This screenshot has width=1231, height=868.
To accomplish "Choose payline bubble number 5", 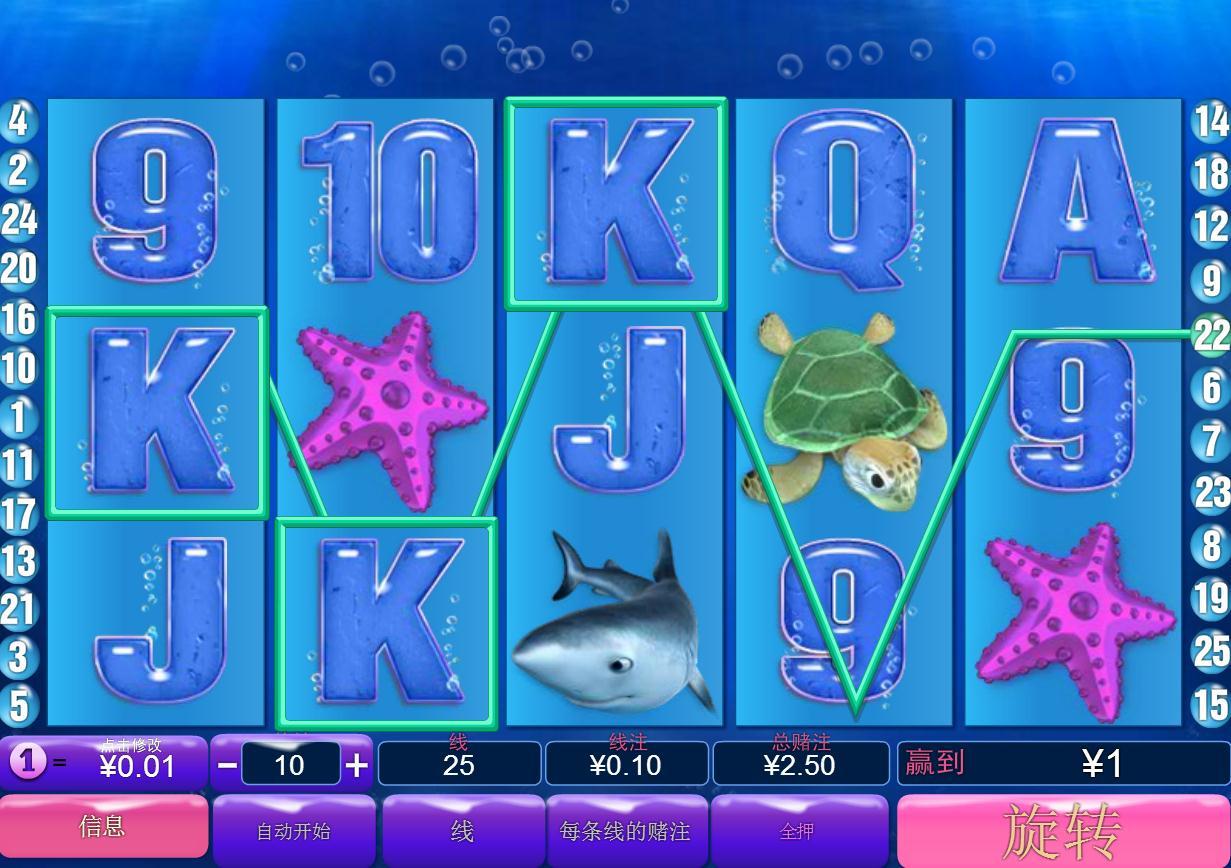I will [19, 706].
